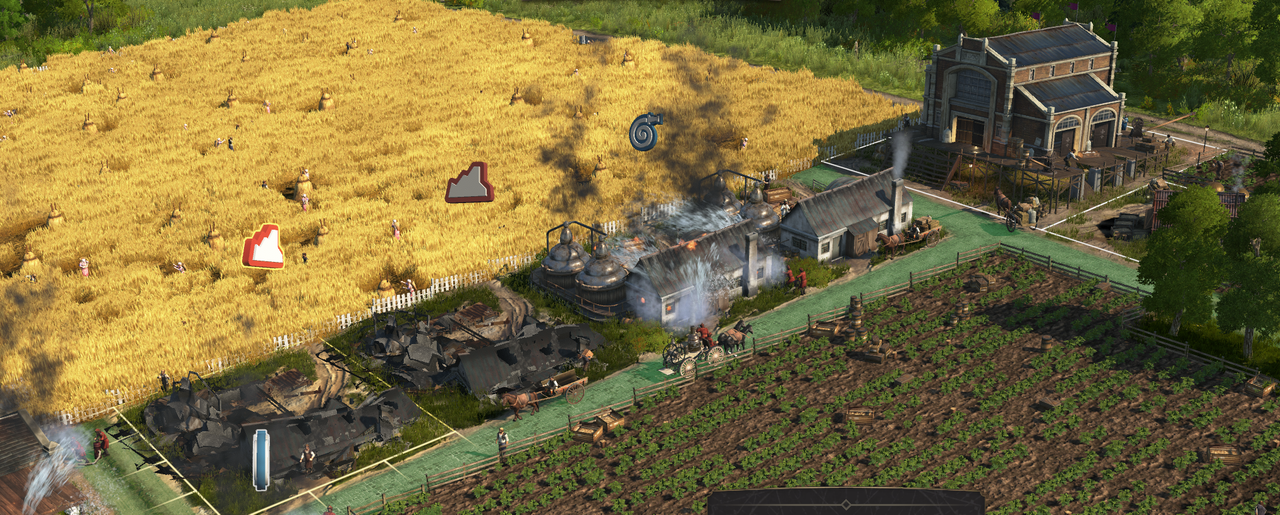Click the blue spiral fire-hose icon
Image resolution: width=1280 pixels, height=515 pixels.
pos(646,132)
